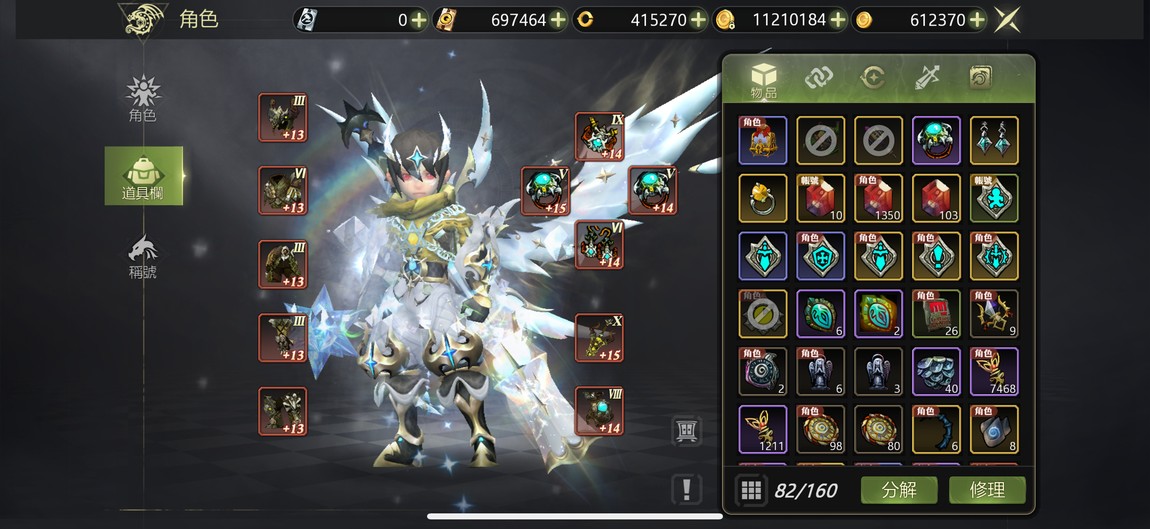
Task: Open the 物品 items bag tab
Action: [x=764, y=80]
